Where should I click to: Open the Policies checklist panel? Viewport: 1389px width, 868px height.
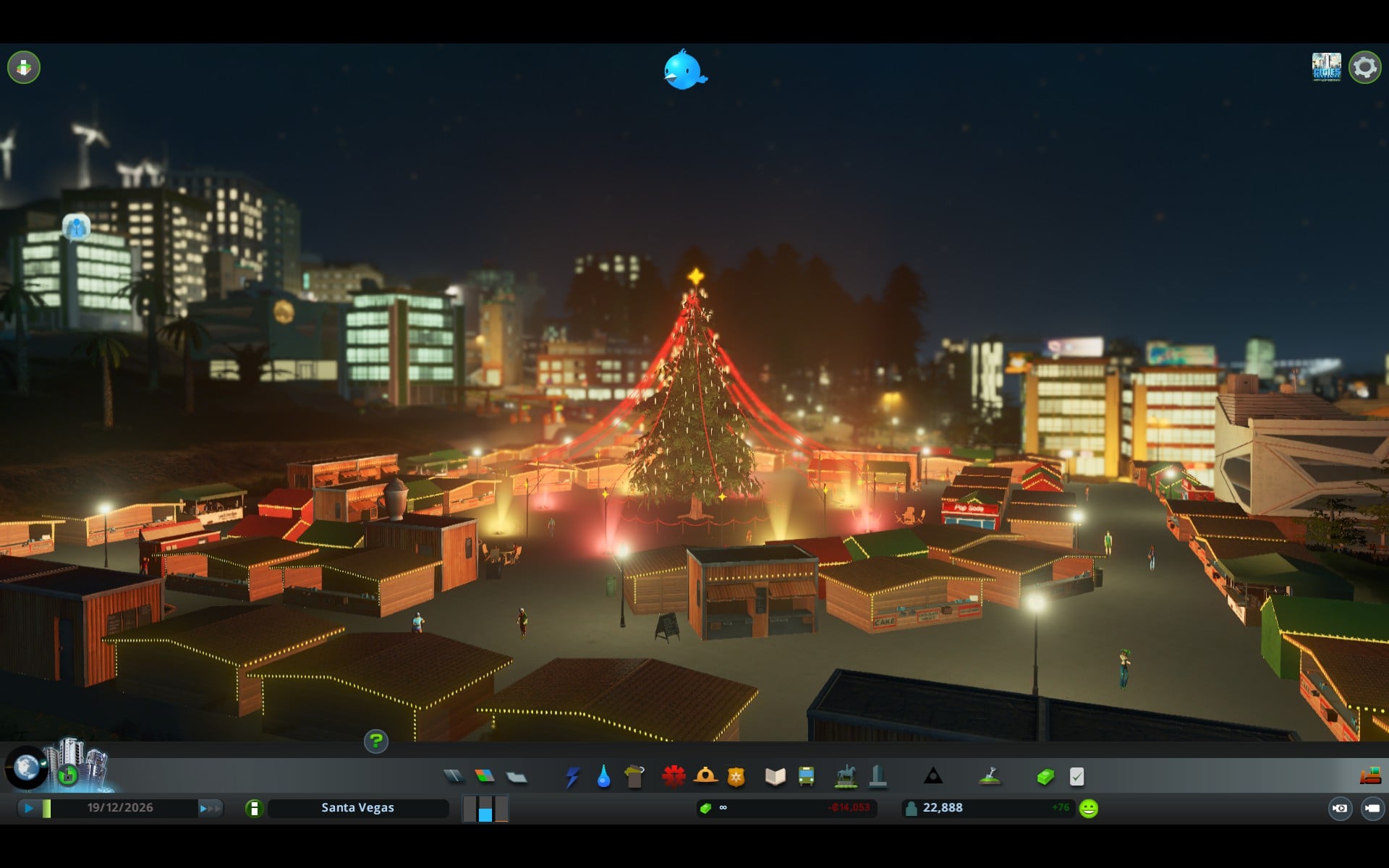[1076, 777]
